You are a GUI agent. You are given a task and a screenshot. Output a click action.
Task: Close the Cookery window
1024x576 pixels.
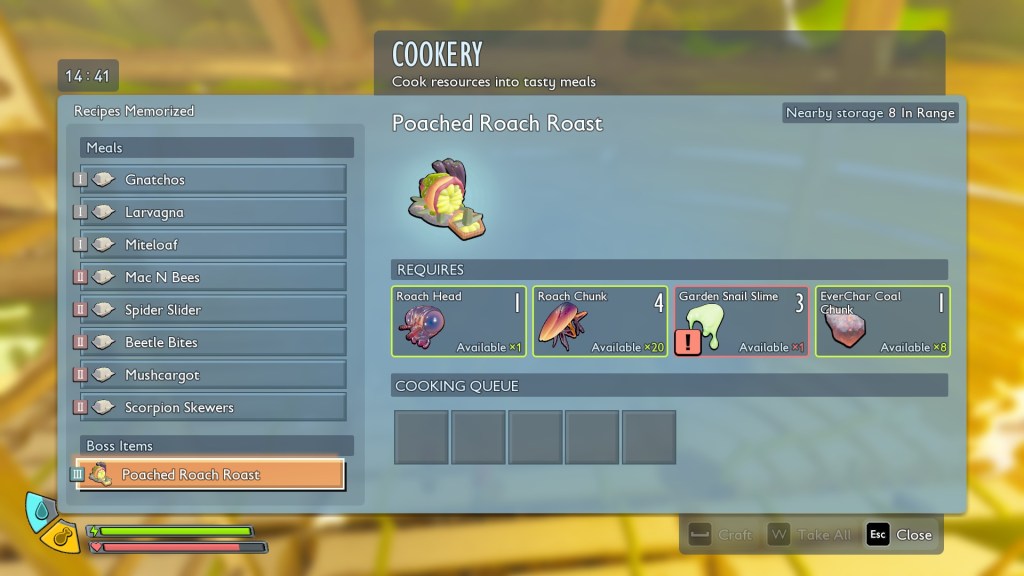(x=900, y=535)
